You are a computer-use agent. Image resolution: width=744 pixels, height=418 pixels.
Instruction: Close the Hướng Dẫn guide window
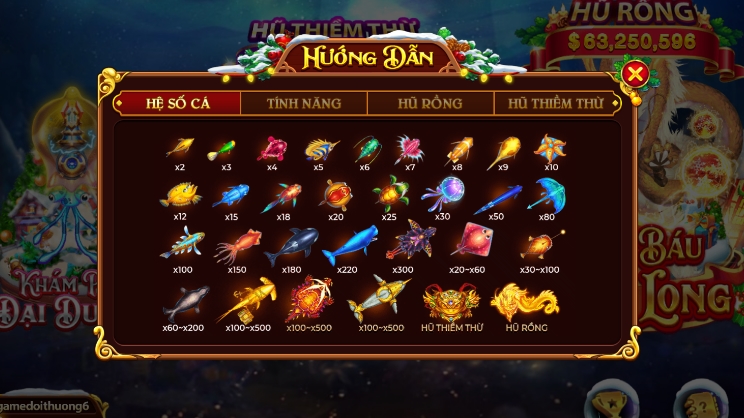(x=634, y=74)
